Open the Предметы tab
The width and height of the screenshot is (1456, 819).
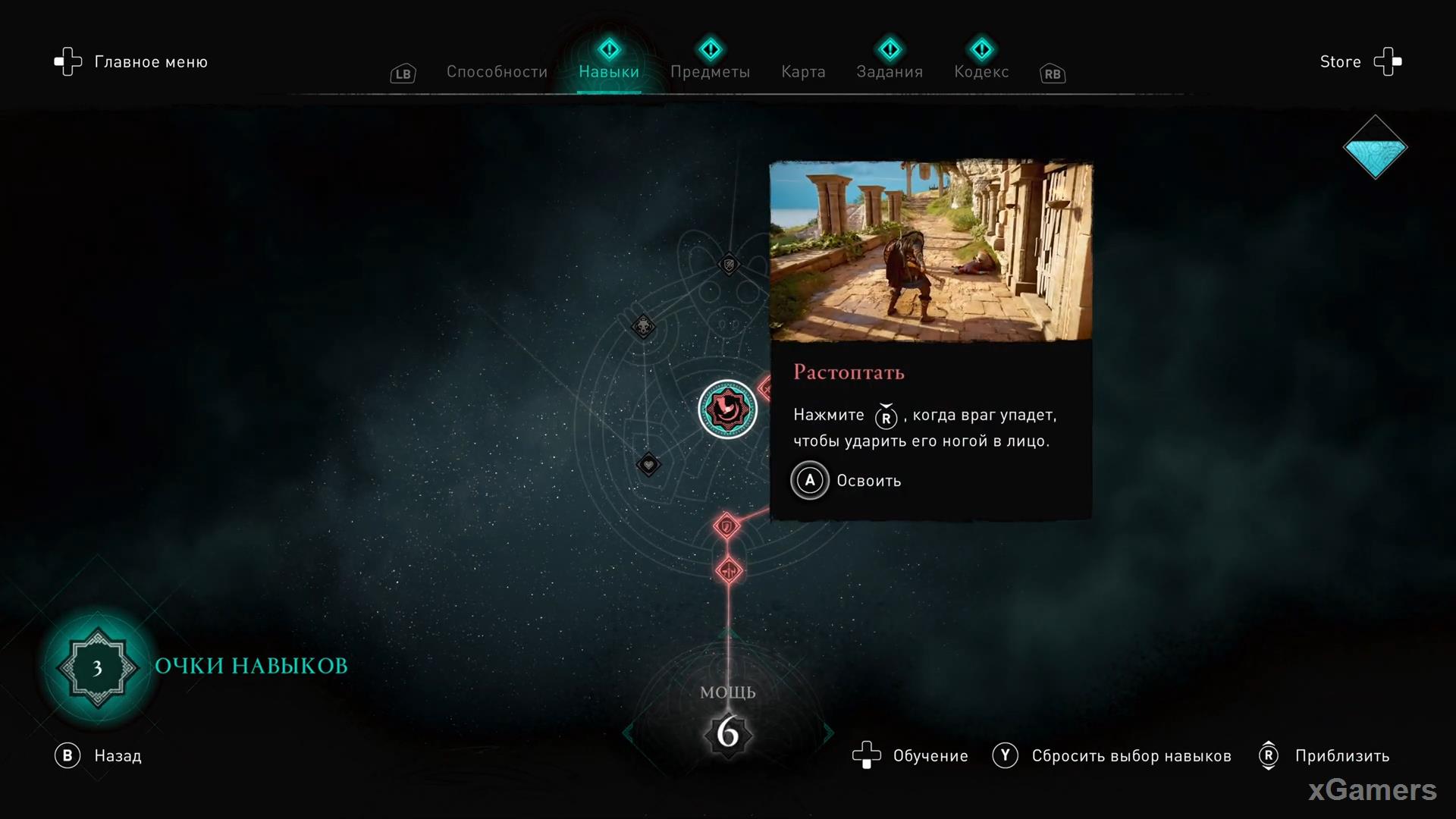pos(710,72)
